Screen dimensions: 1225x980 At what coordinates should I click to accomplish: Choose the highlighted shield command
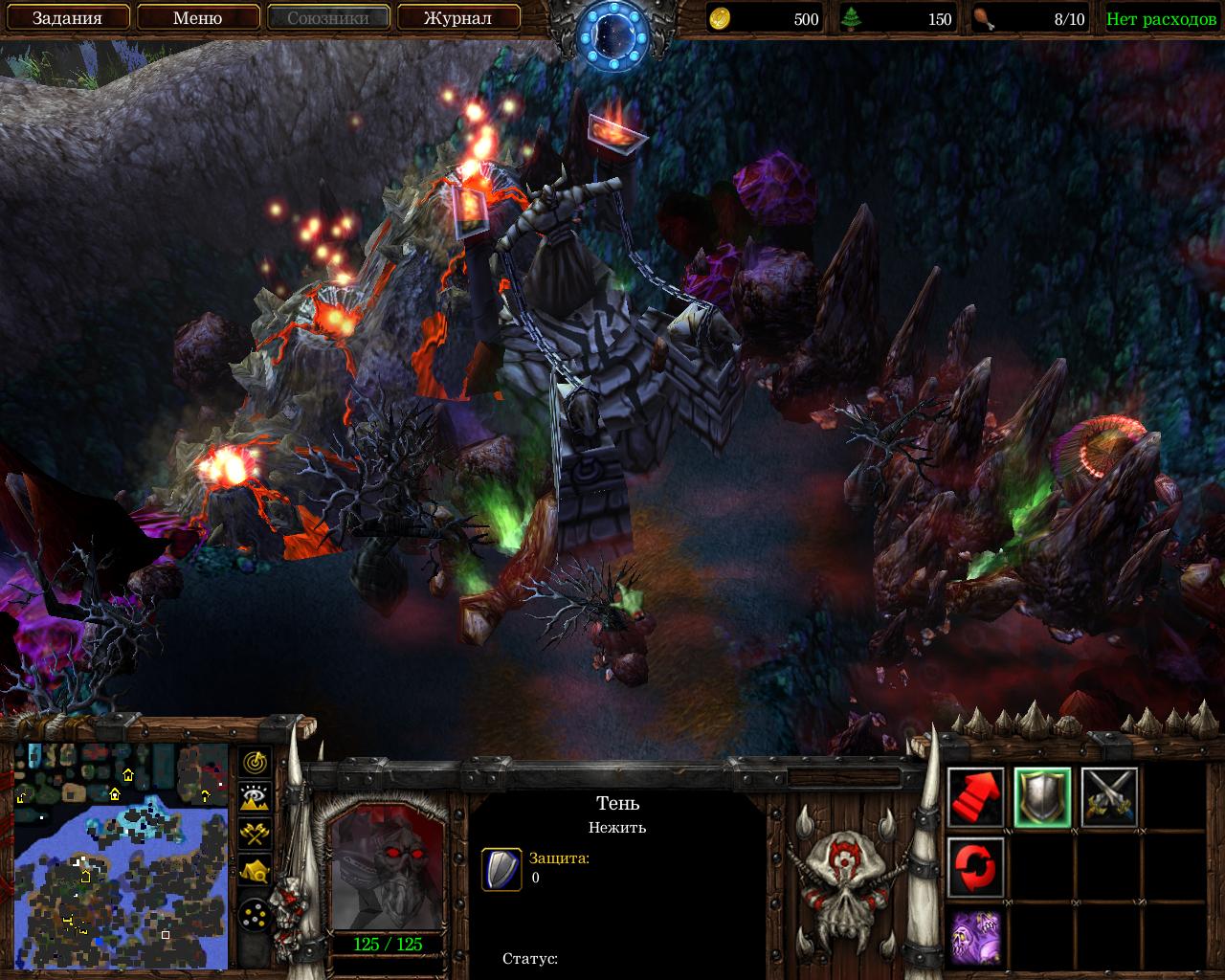pyautogui.click(x=1042, y=797)
